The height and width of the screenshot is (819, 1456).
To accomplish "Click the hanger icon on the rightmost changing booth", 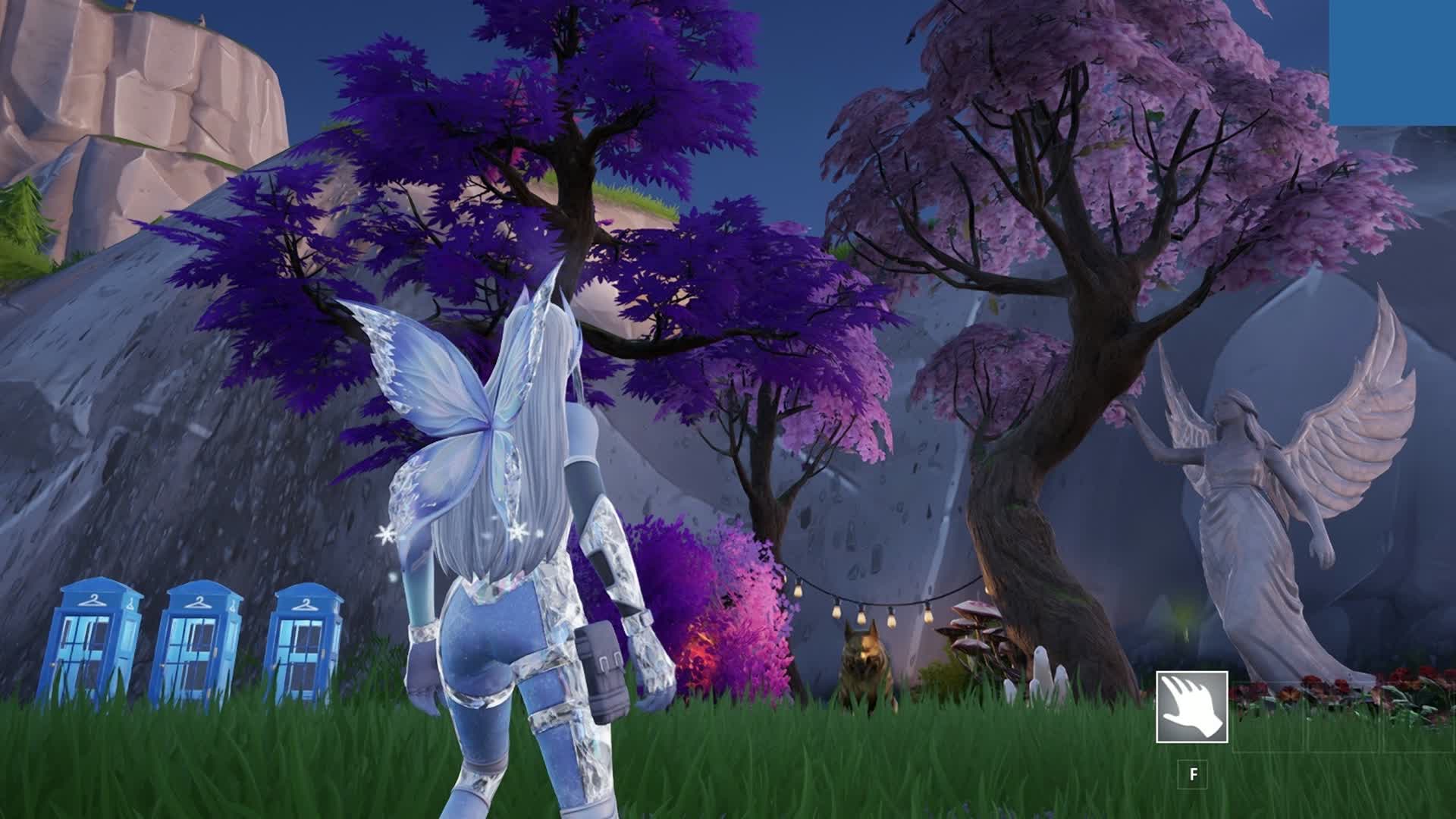I will click(306, 605).
